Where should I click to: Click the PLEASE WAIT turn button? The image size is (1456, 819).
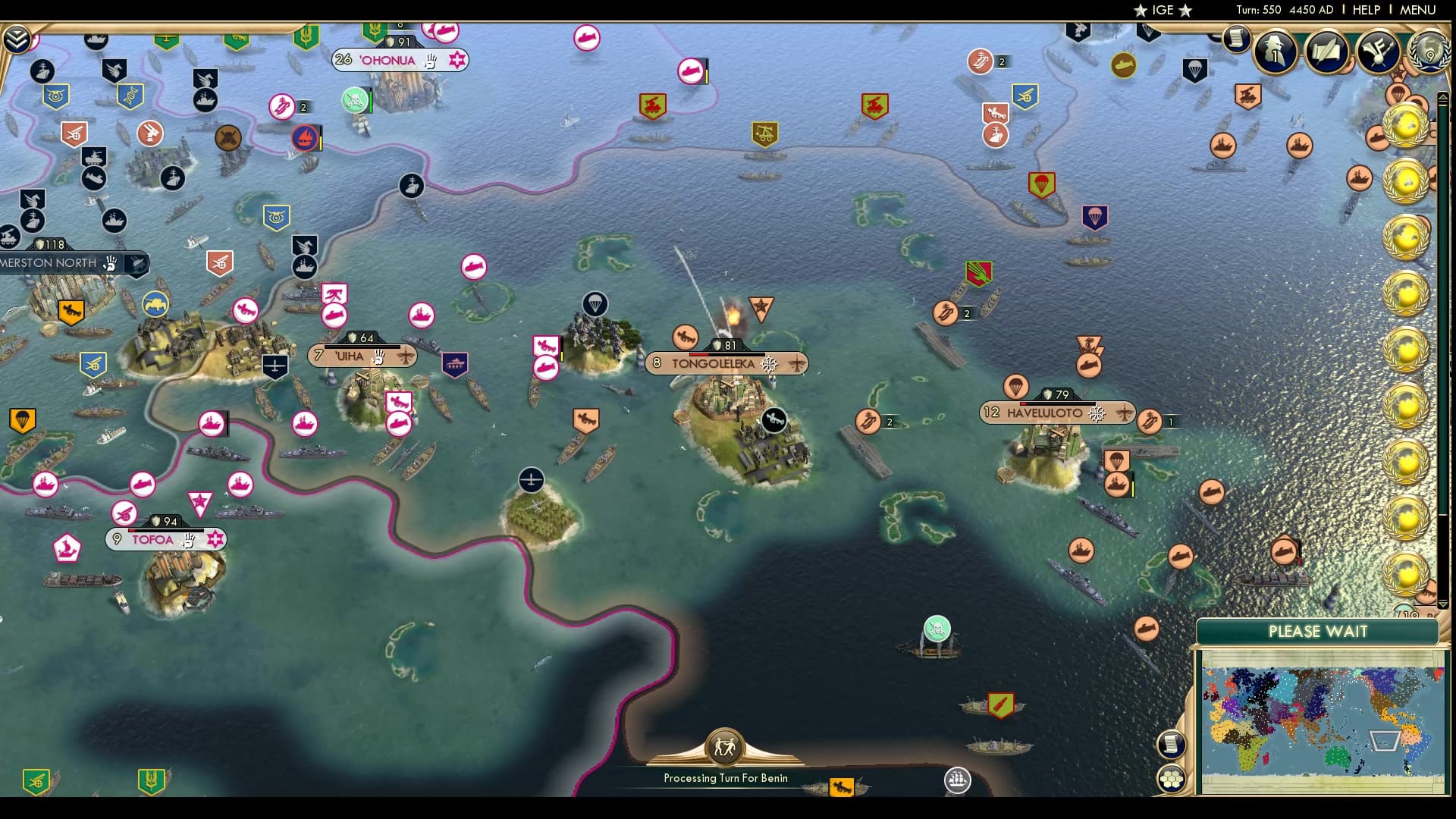coord(1317,632)
